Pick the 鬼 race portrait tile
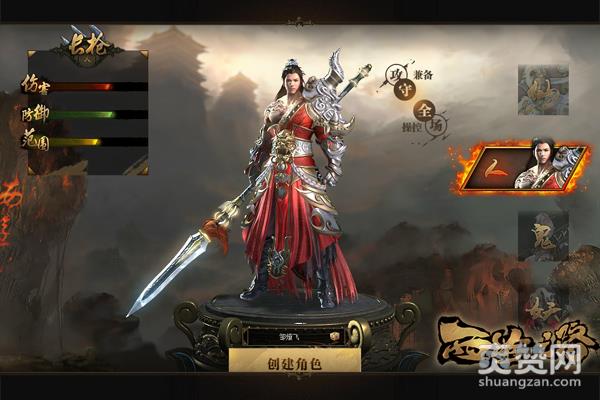Image resolution: width=600 pixels, height=400 pixels. tap(543, 236)
